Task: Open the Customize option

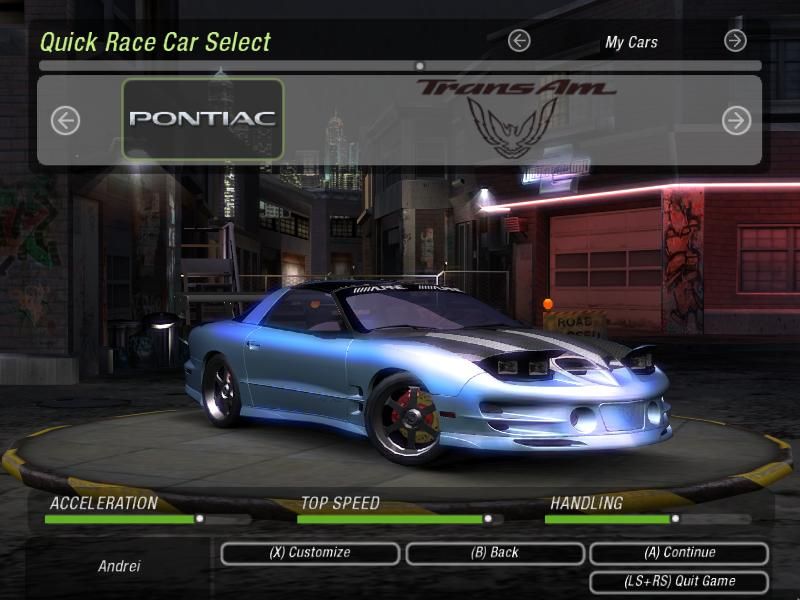Action: click(310, 553)
